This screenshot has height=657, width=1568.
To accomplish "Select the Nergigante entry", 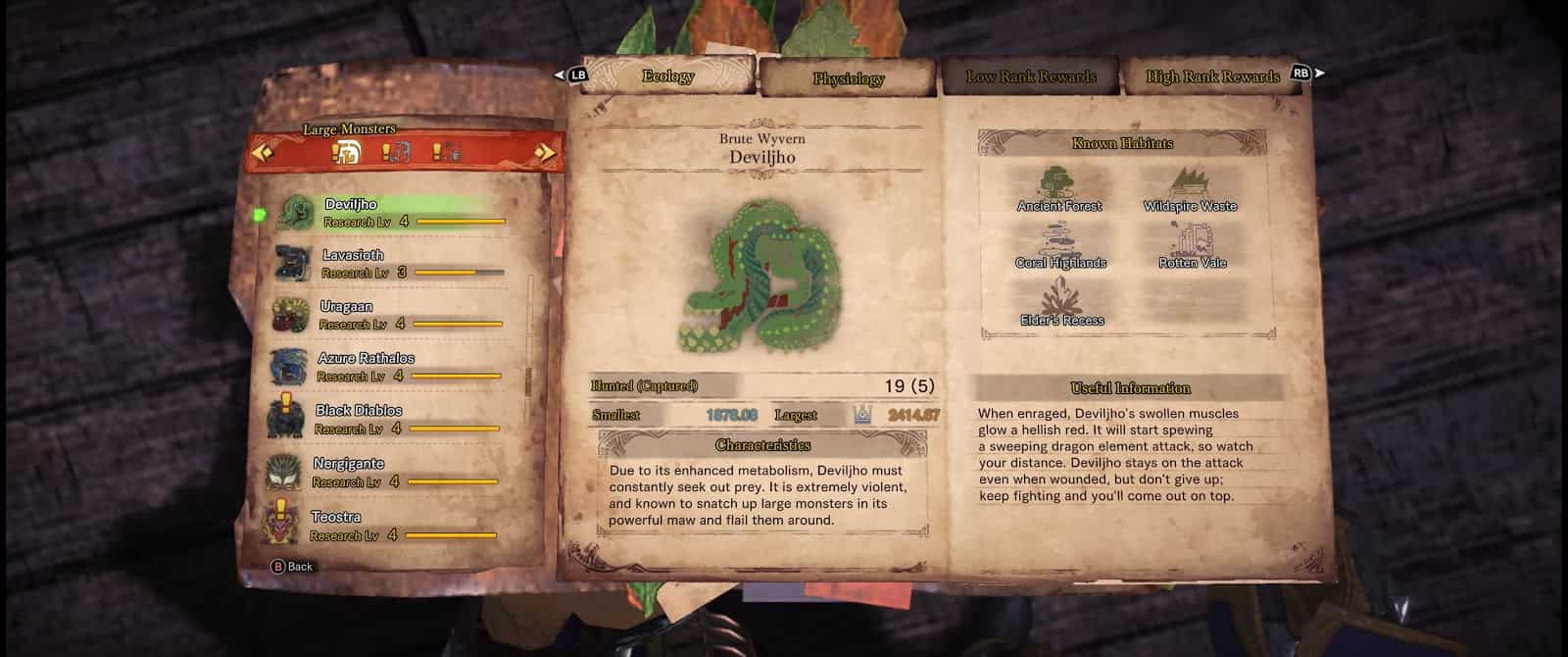I will [382, 472].
